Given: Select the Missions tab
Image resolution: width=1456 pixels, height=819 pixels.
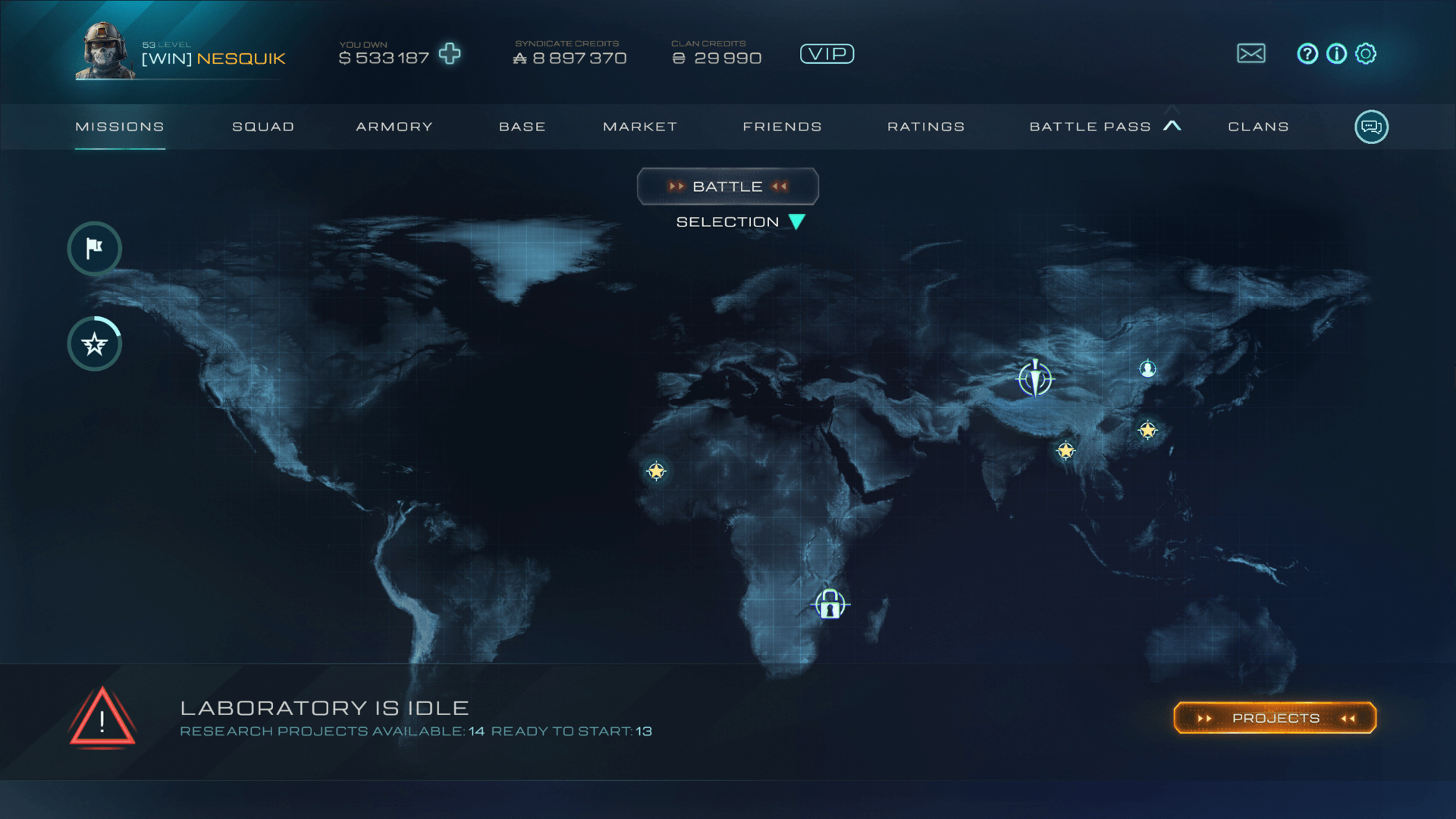Looking at the screenshot, I should pos(120,127).
